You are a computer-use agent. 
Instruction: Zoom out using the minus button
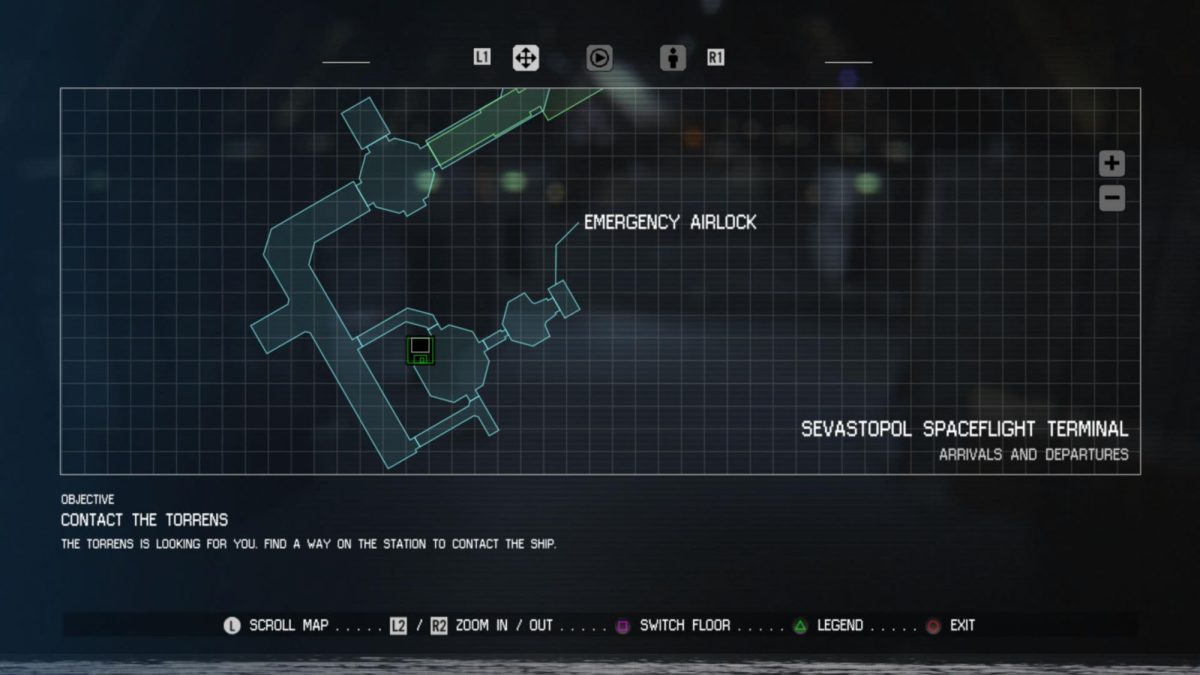1112,198
